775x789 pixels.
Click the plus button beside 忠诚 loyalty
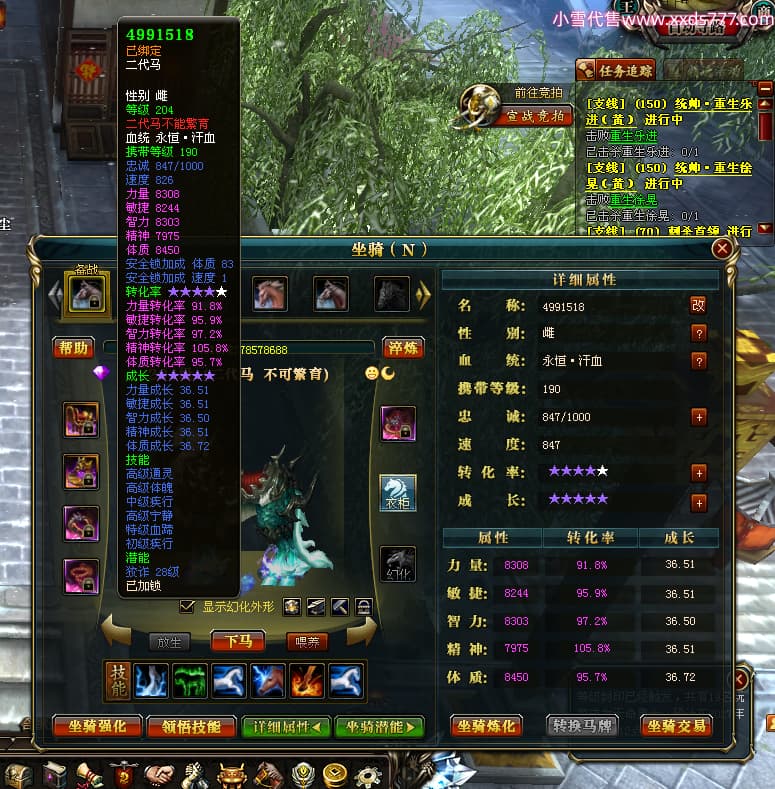pyautogui.click(x=699, y=417)
